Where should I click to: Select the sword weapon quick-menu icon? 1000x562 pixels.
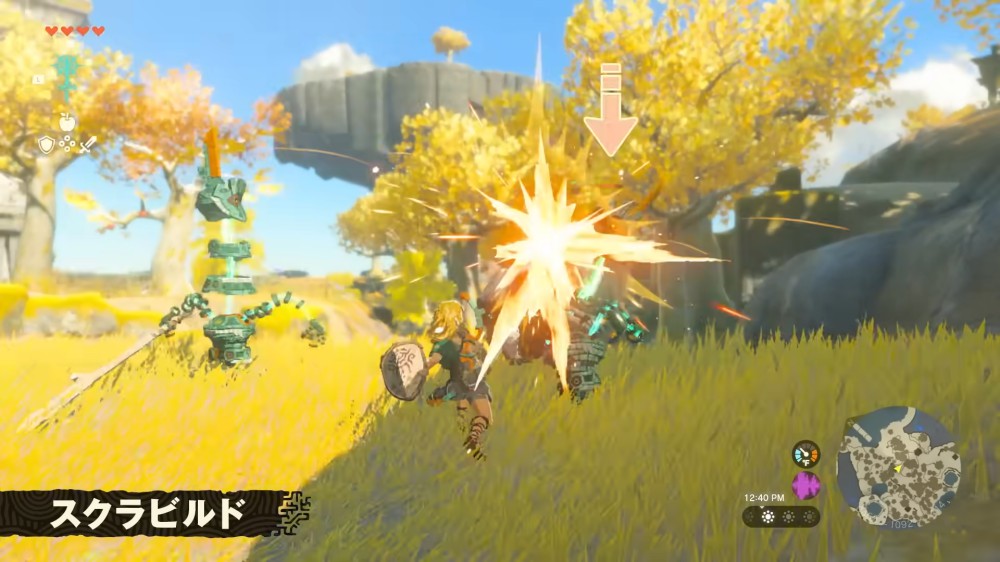pos(88,145)
